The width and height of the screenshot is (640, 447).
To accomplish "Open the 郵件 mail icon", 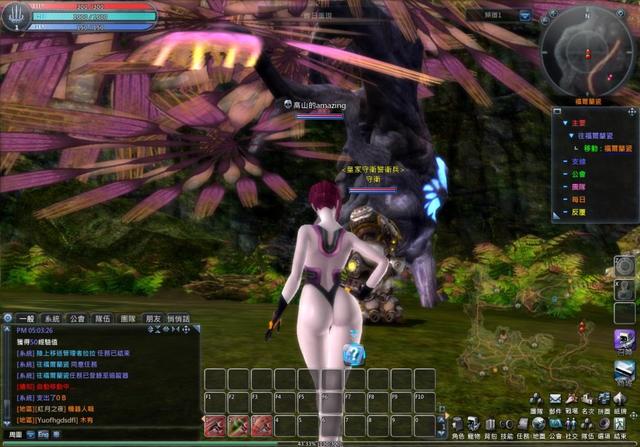I will coord(556,411).
